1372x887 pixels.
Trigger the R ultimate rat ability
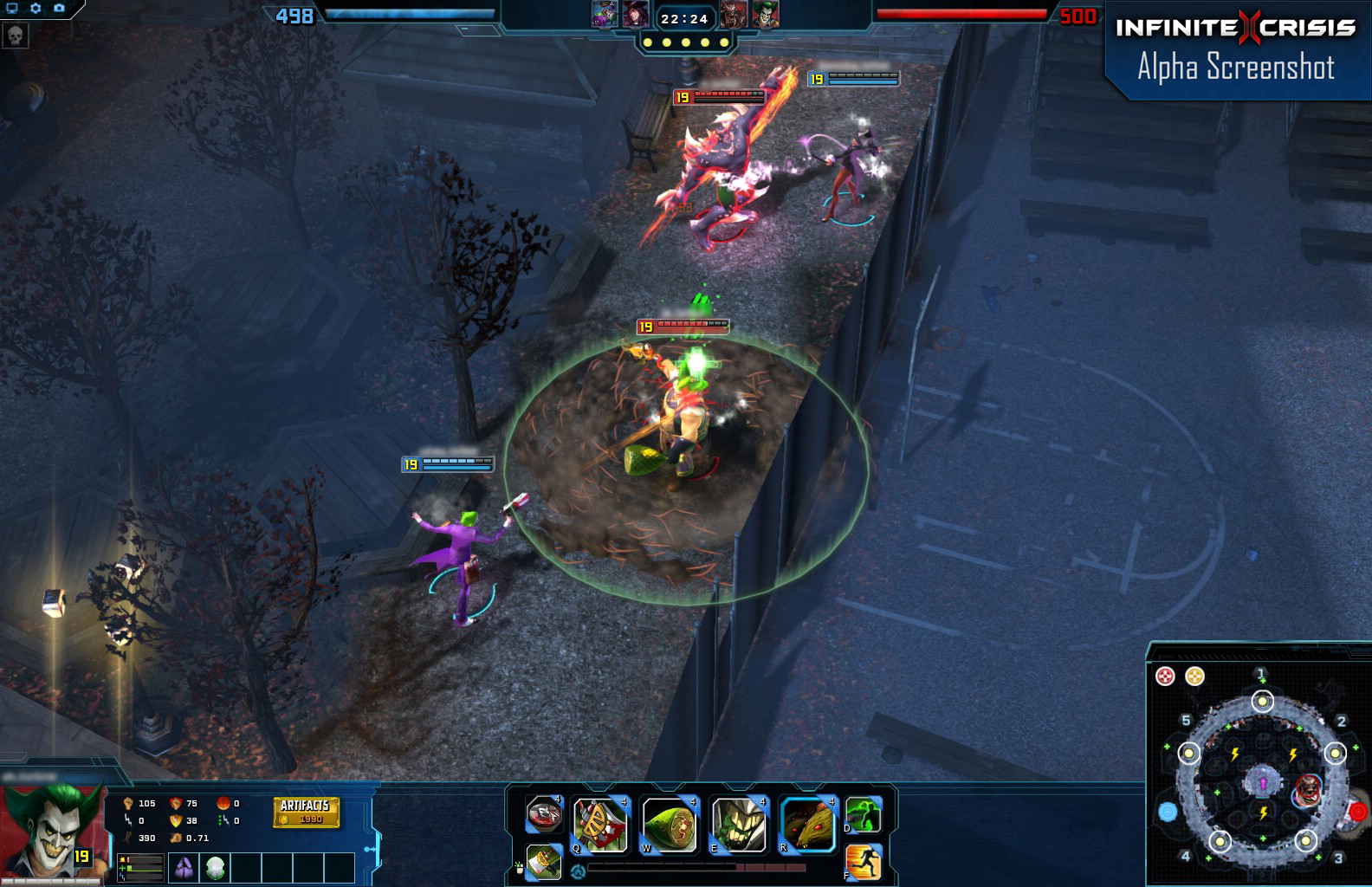807,823
